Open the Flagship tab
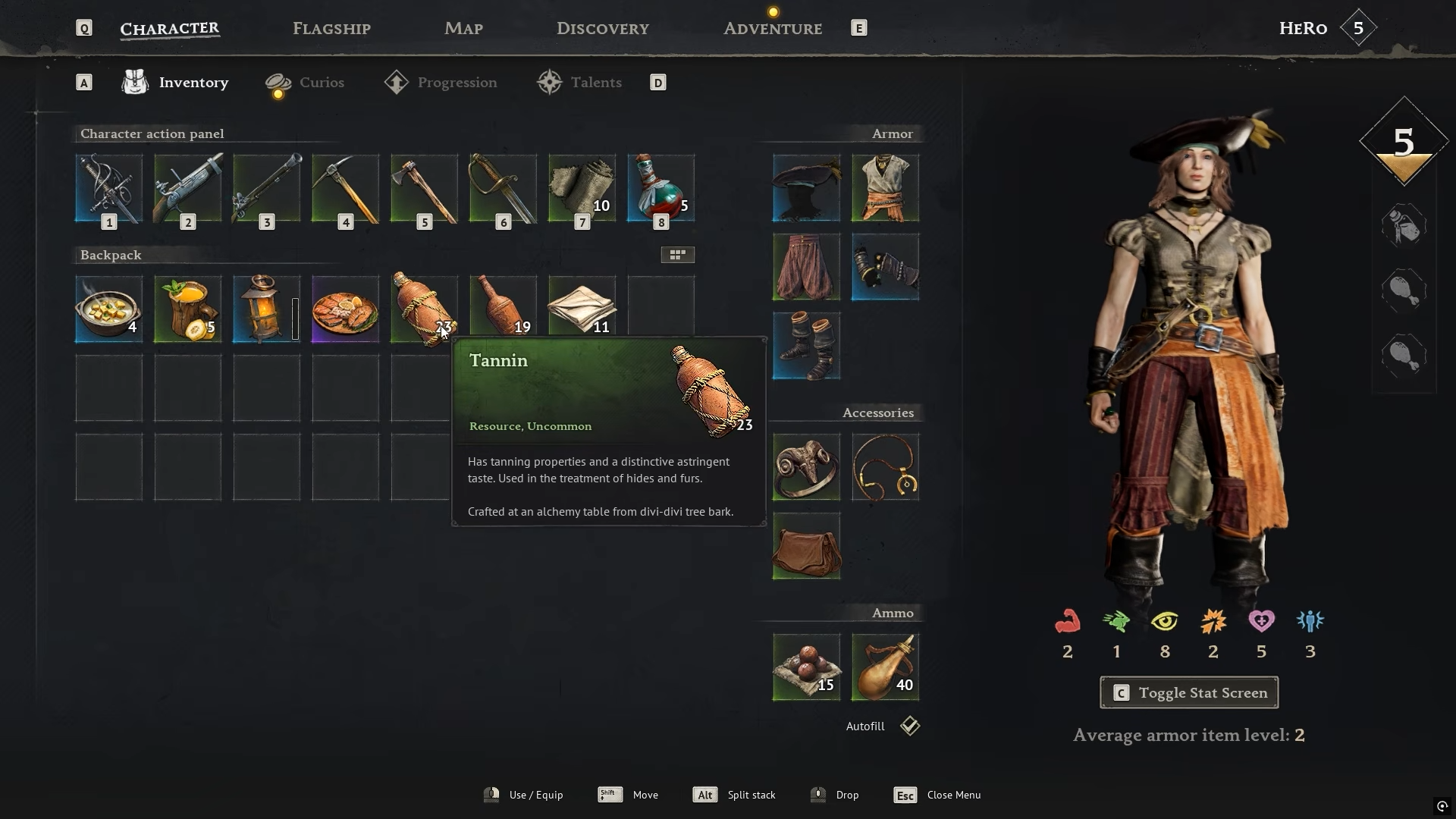 click(331, 29)
